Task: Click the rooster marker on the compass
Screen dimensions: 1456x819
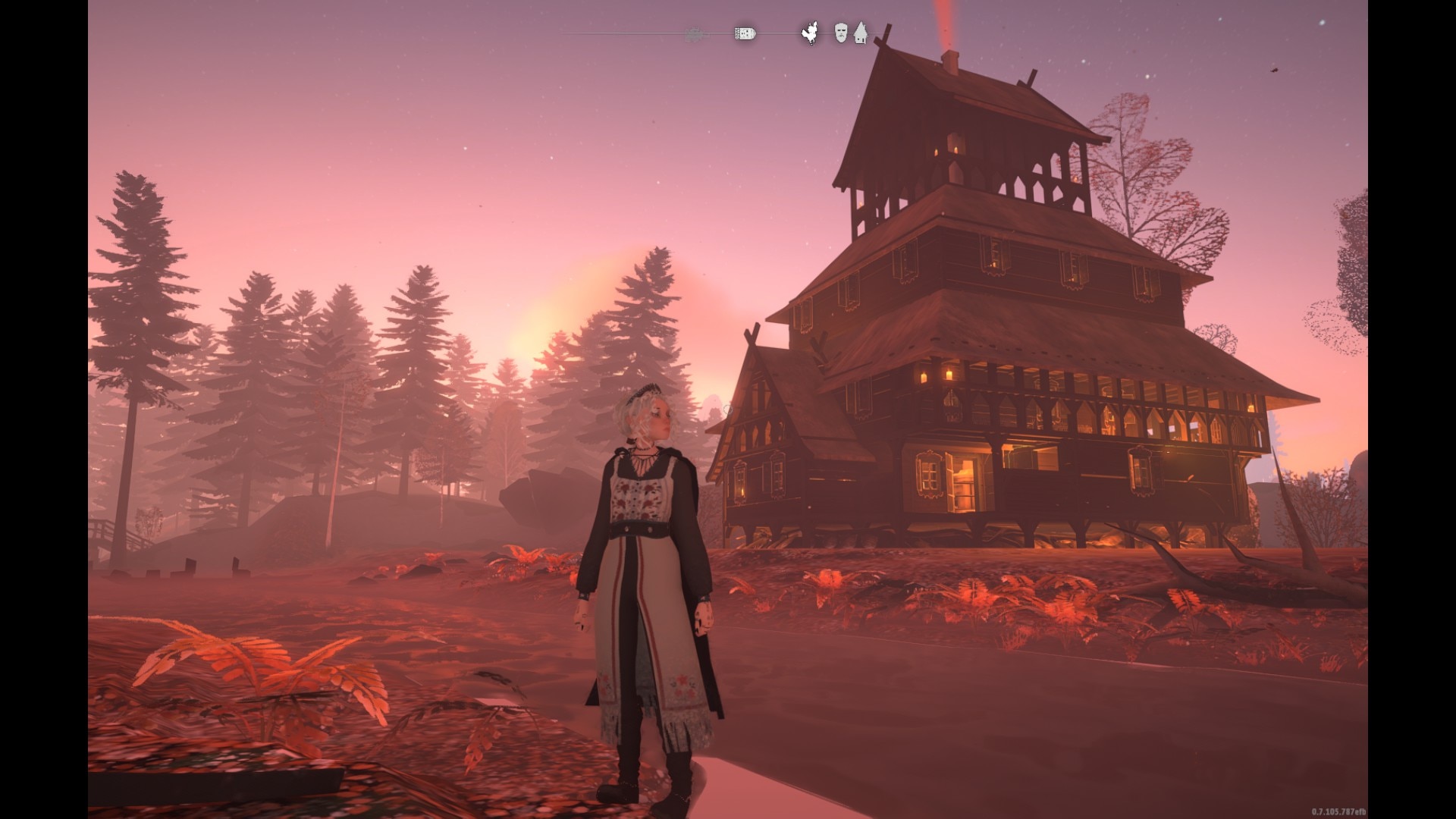Action: (811, 33)
